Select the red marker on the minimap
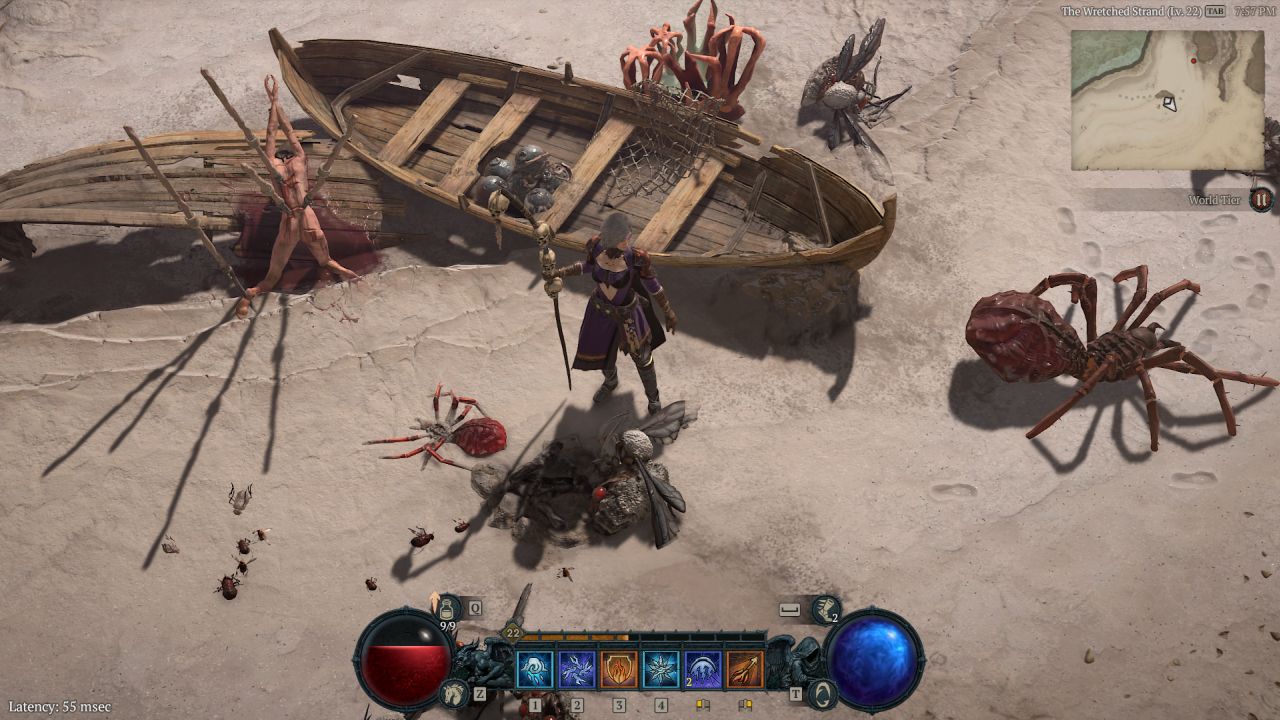Screen dimensions: 1280x720 click(1193, 61)
